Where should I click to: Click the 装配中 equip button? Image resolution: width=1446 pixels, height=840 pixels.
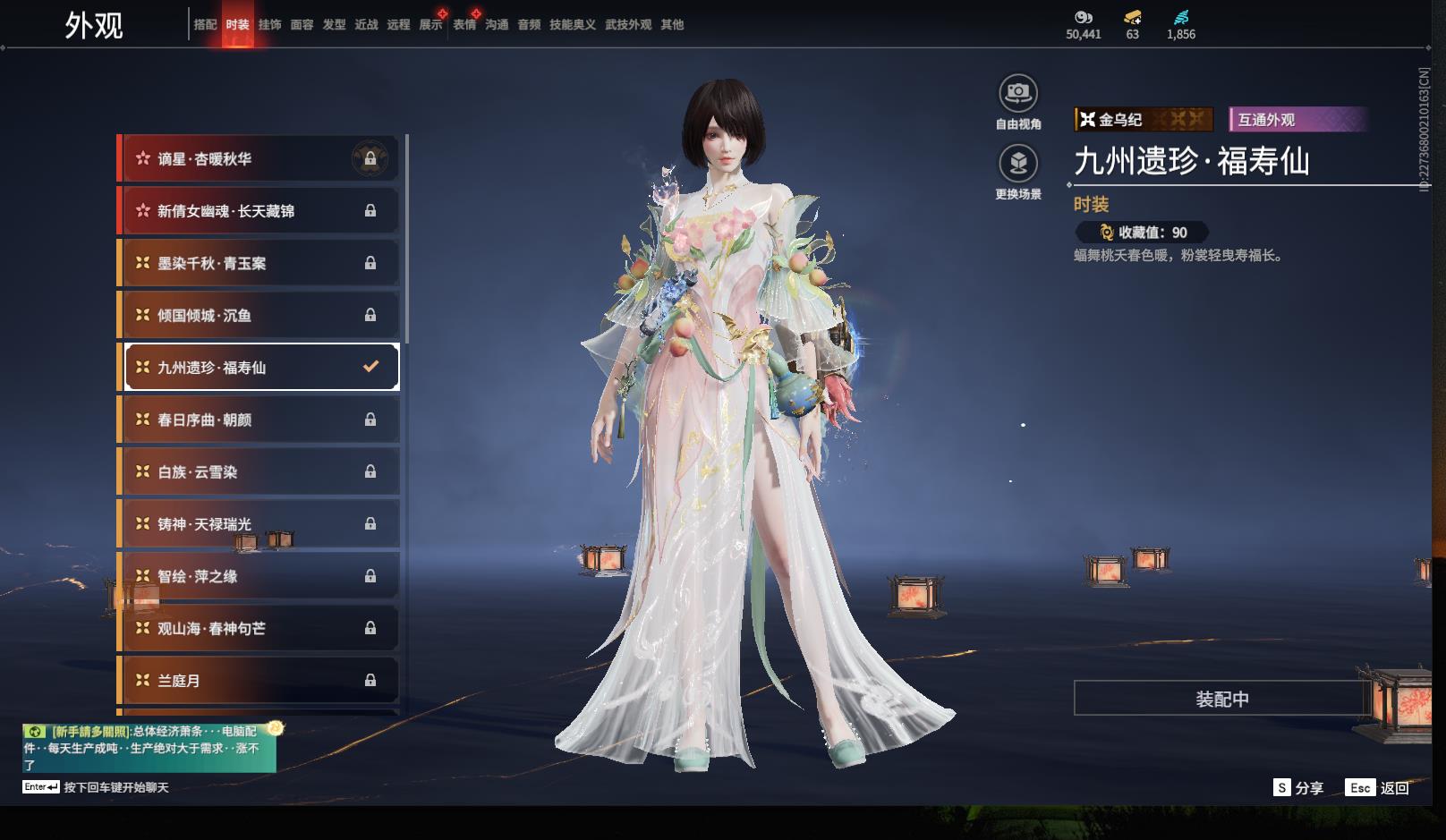(x=1221, y=699)
